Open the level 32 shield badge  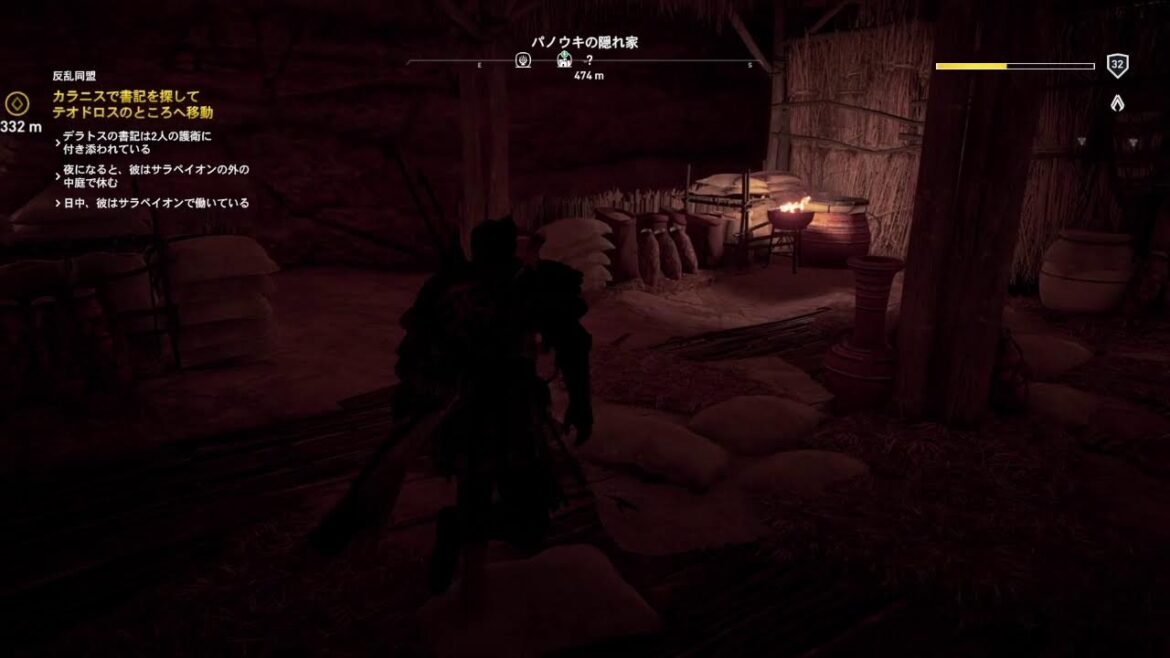click(1117, 67)
